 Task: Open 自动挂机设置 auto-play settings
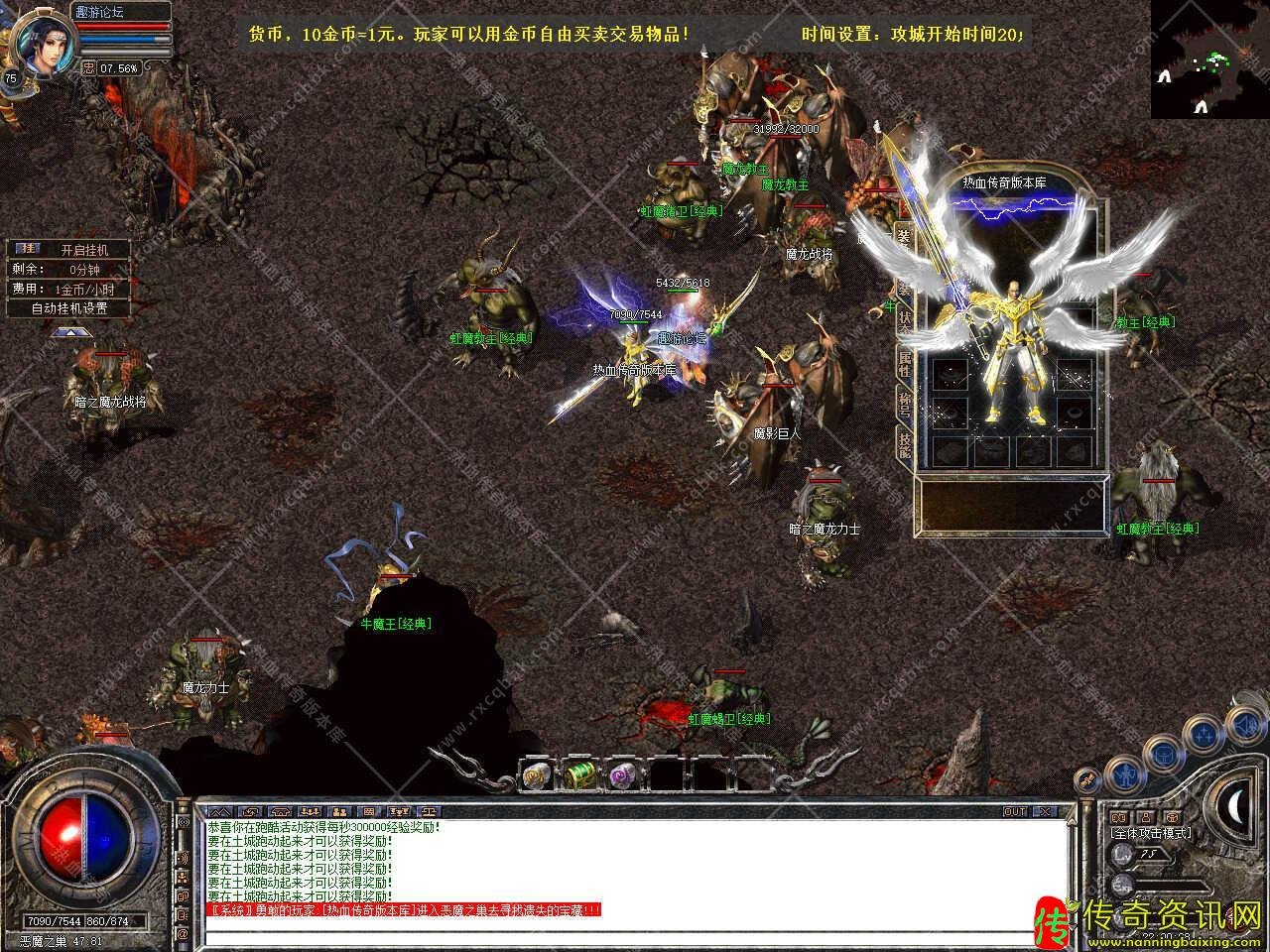69,308
